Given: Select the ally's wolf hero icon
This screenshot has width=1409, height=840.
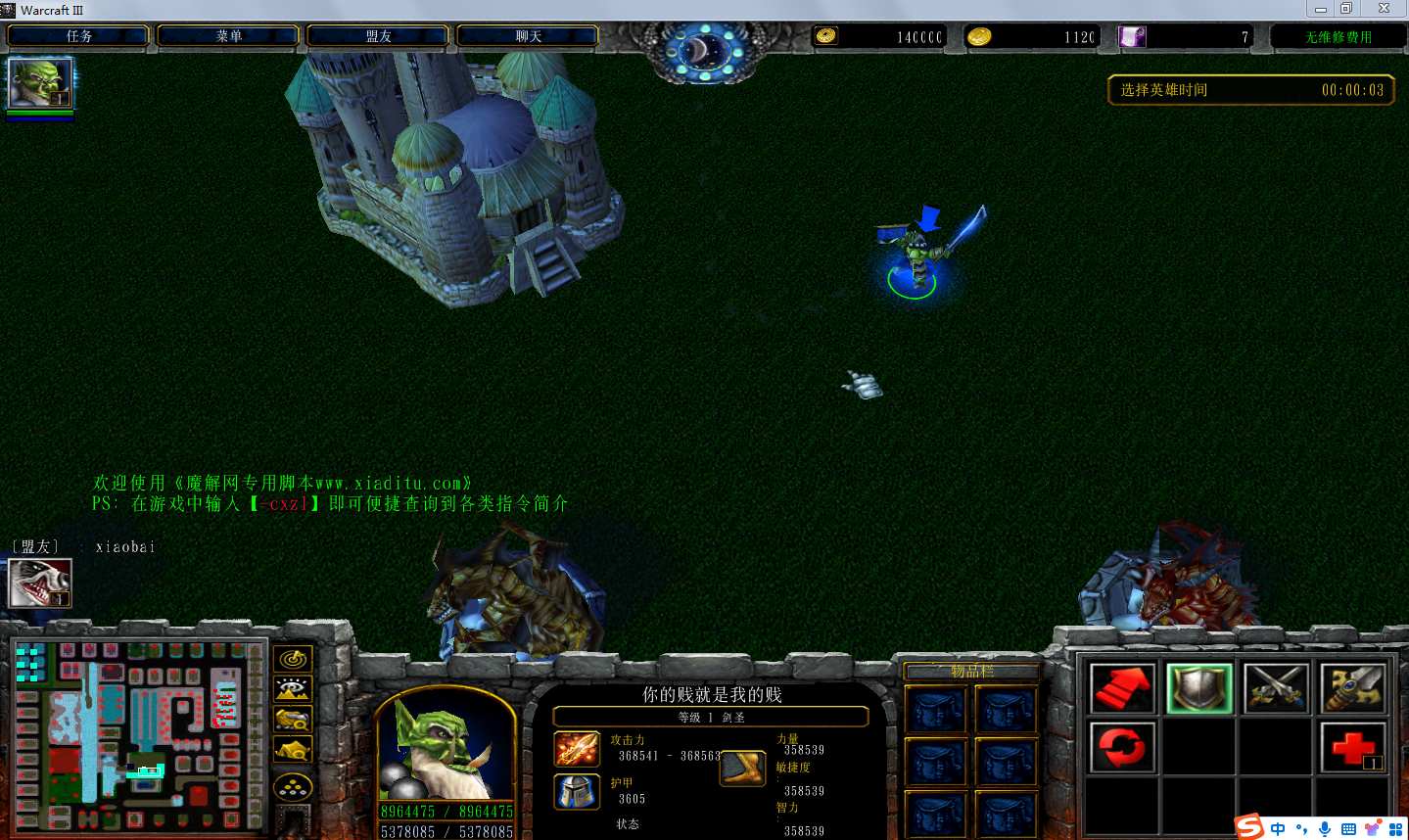Looking at the screenshot, I should [40, 583].
